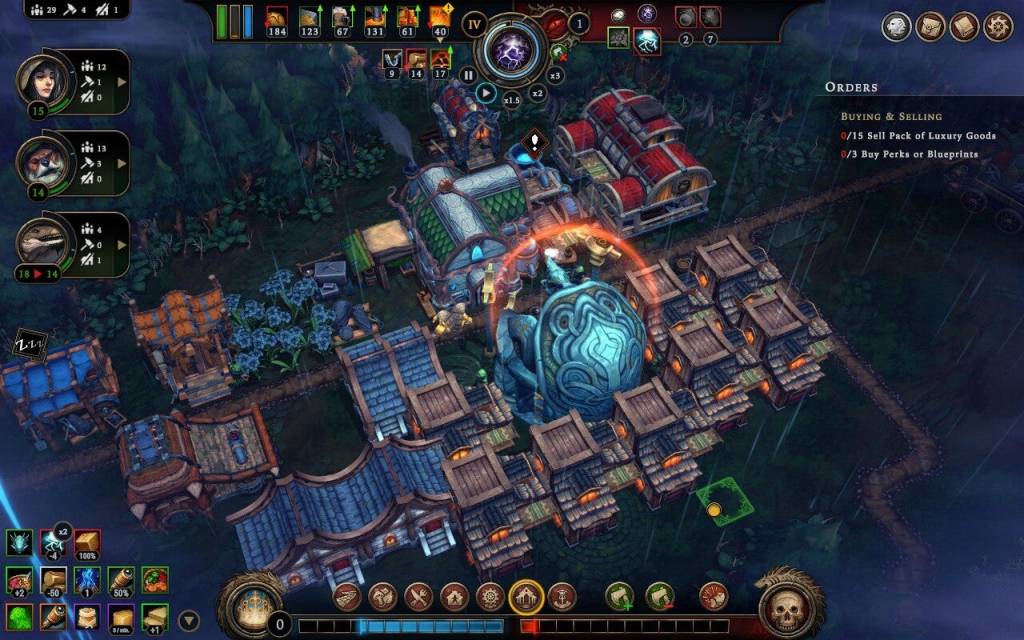Open the reputation emblem at bottom bar
Screen dimensions: 1024x640
[248, 604]
